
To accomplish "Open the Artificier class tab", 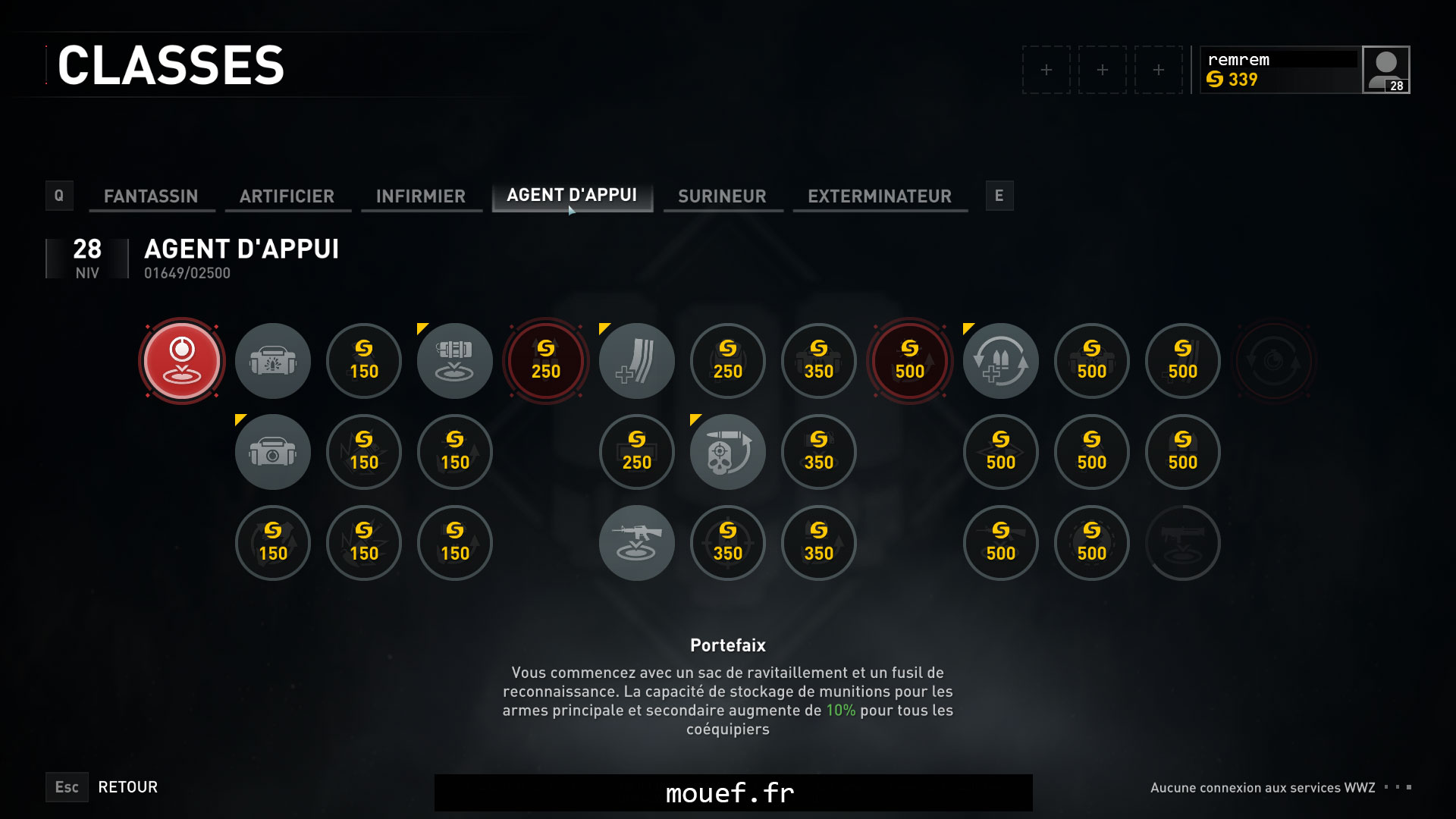I will pos(287,196).
